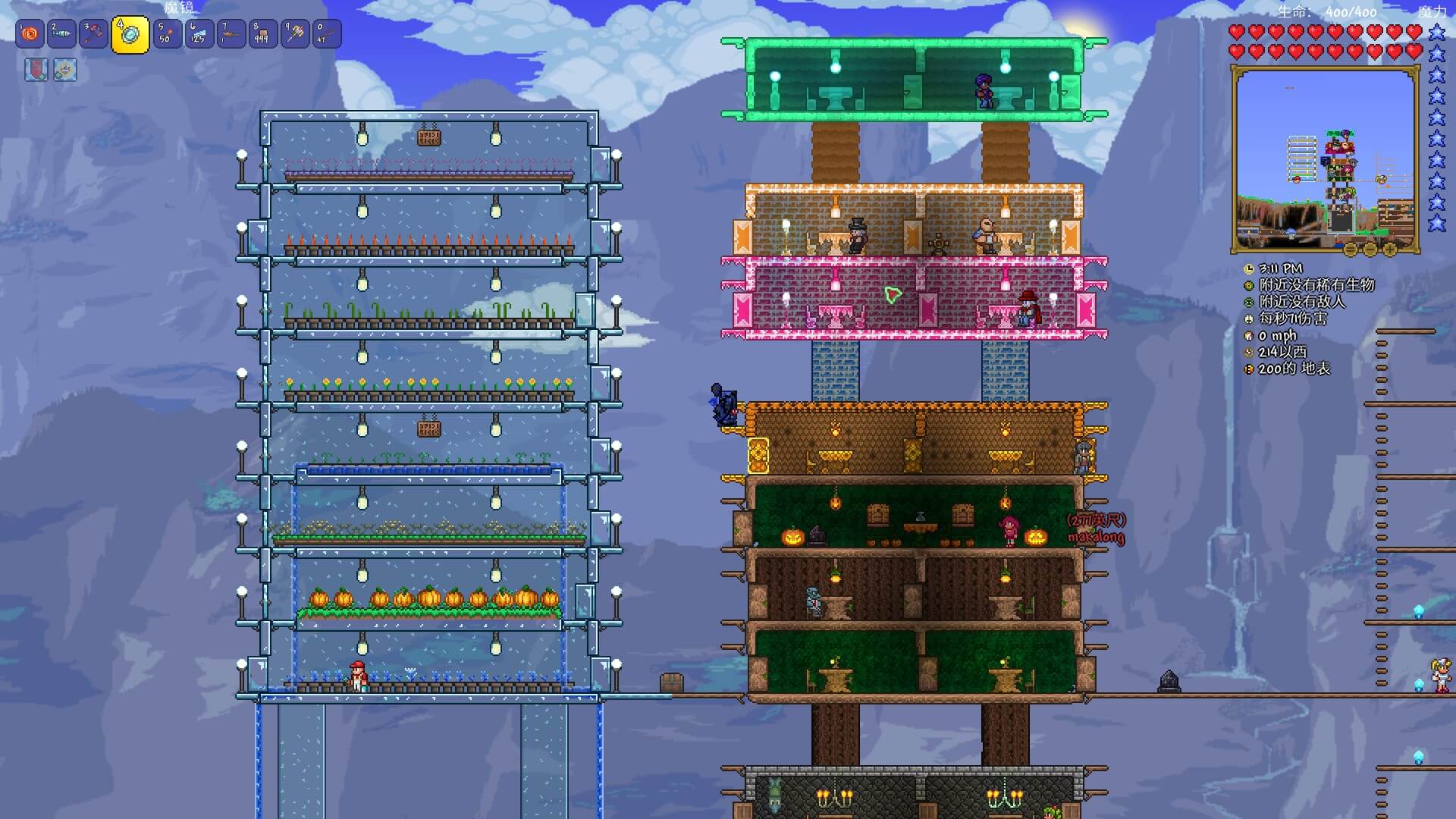Viewport: 1456px width, 819px height.
Task: Zoom in the minimap with plus button
Action: click(1390, 249)
